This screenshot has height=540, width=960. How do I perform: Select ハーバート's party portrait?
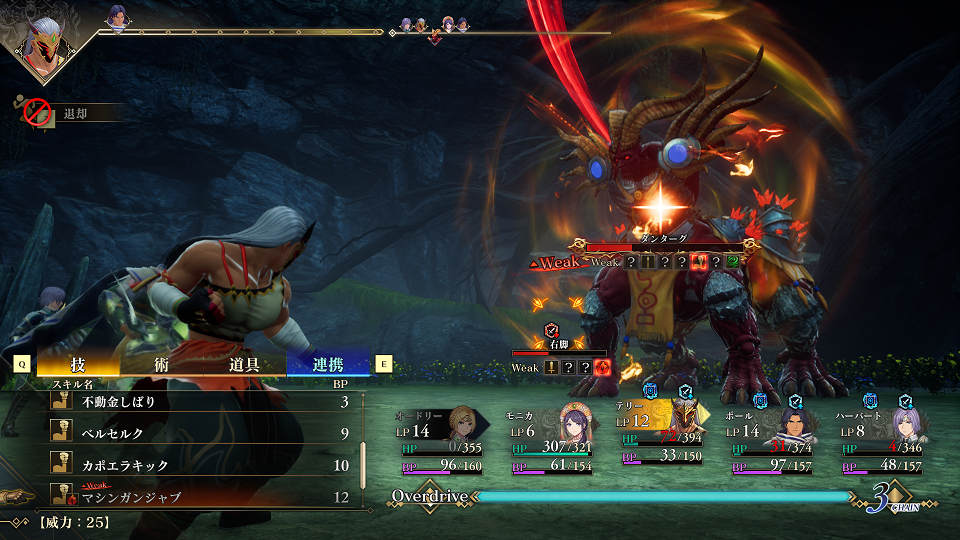905,421
